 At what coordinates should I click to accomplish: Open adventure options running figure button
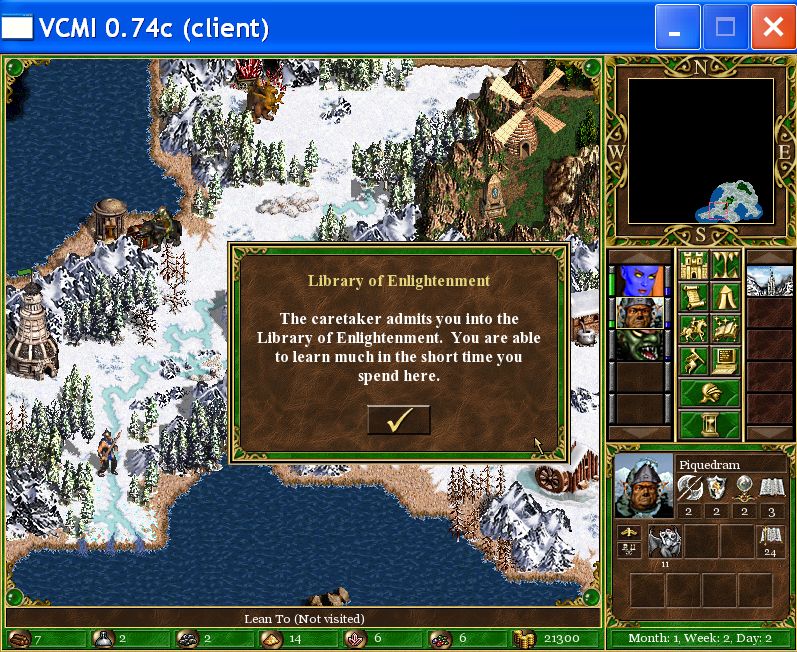tap(693, 359)
